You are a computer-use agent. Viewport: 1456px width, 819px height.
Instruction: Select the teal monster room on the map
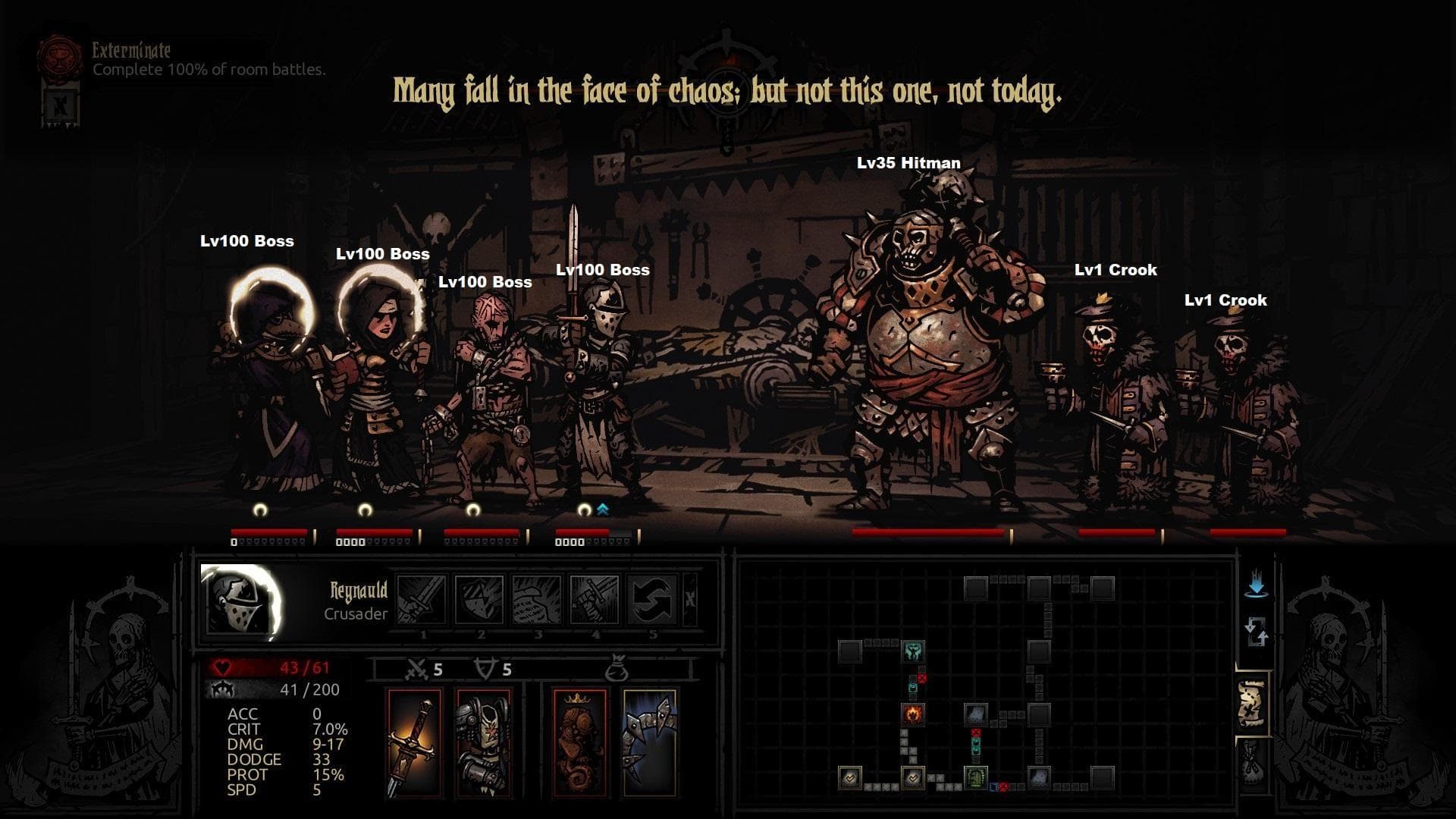pos(912,651)
